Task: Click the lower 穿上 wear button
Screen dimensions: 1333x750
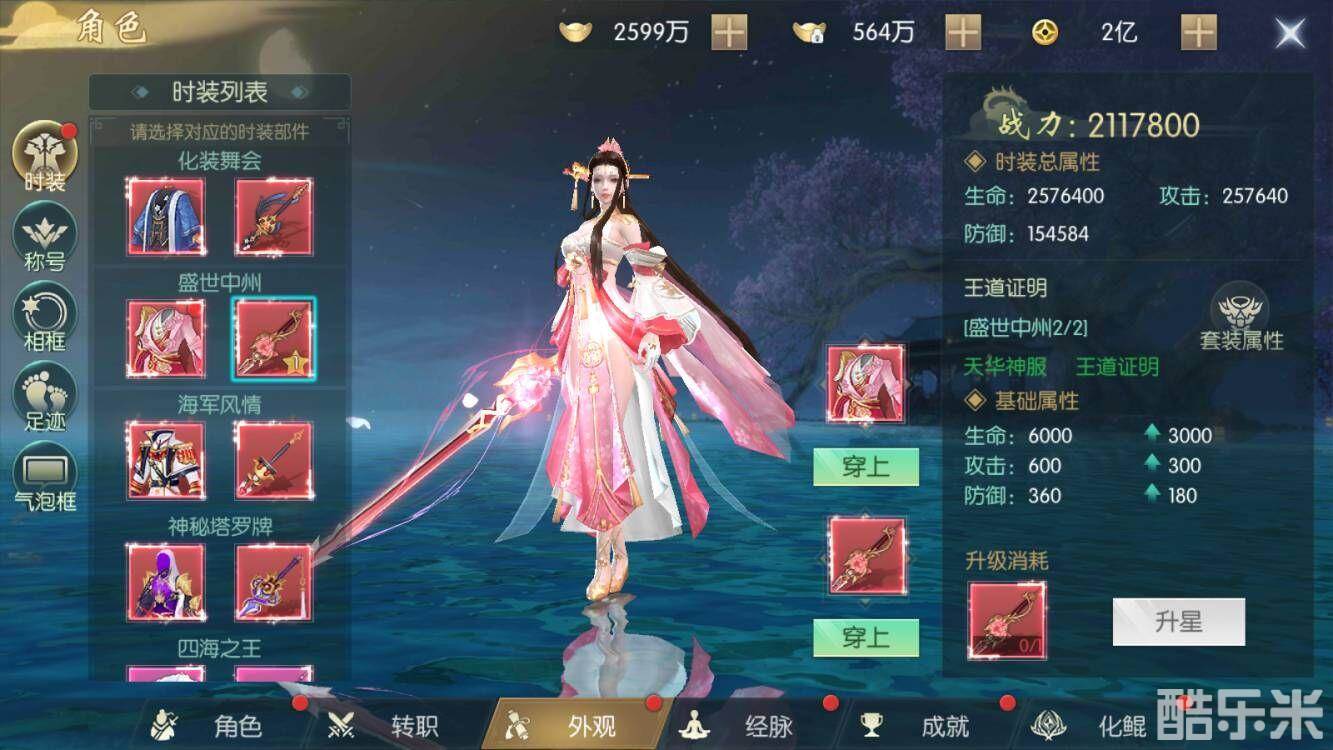Action: [866, 636]
